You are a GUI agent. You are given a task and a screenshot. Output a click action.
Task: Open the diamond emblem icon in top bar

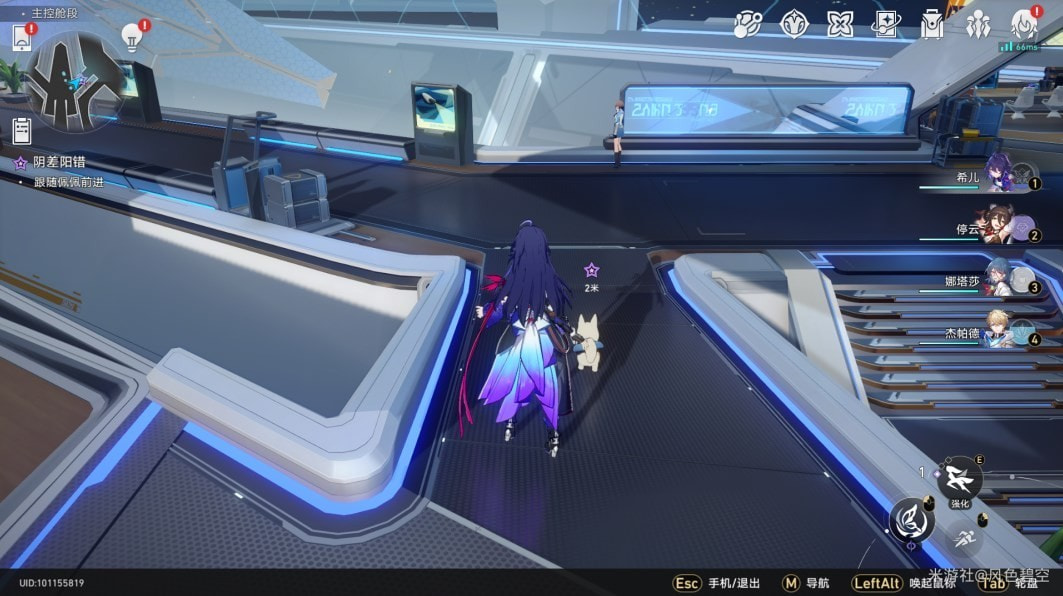pos(795,24)
